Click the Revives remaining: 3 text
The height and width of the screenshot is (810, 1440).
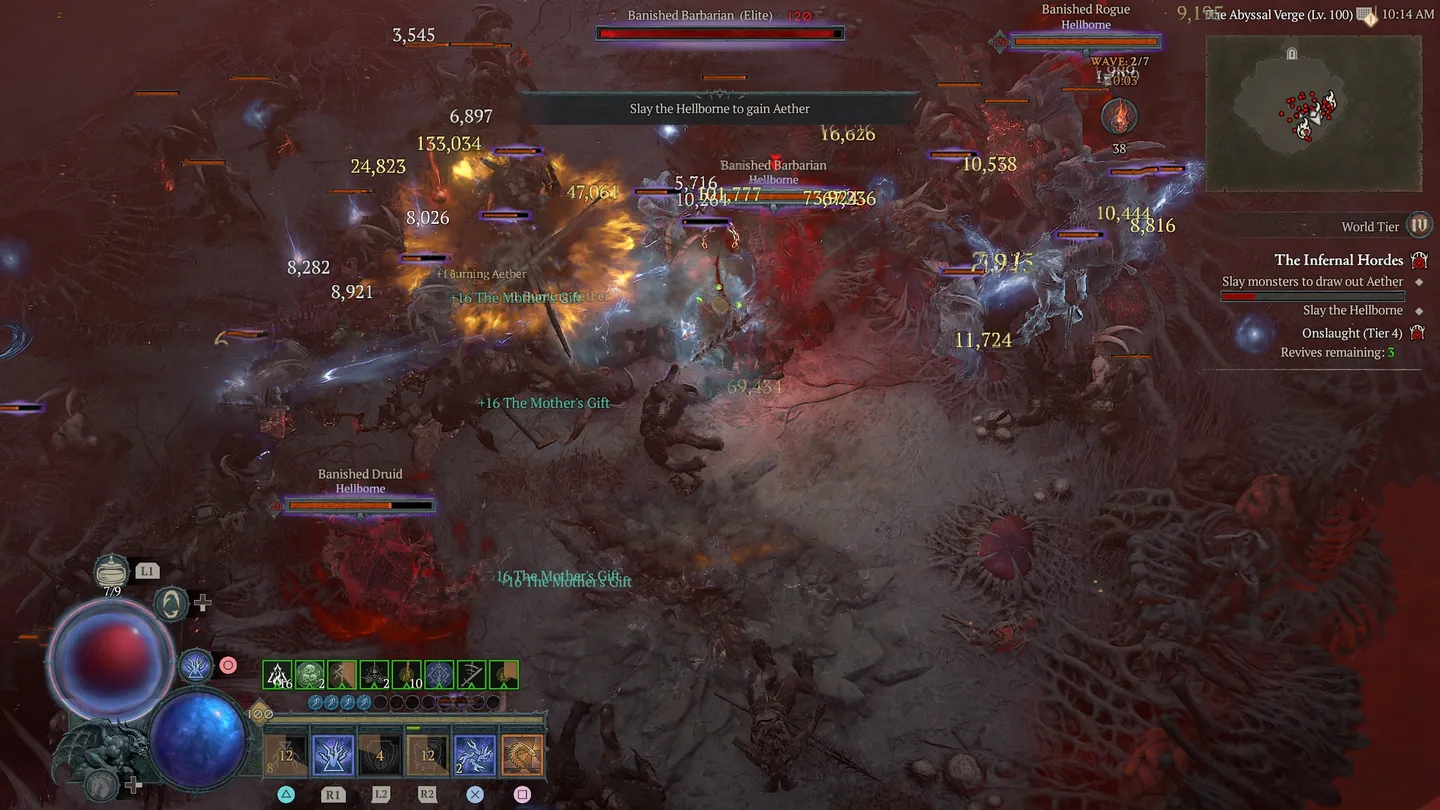pyautogui.click(x=1338, y=352)
